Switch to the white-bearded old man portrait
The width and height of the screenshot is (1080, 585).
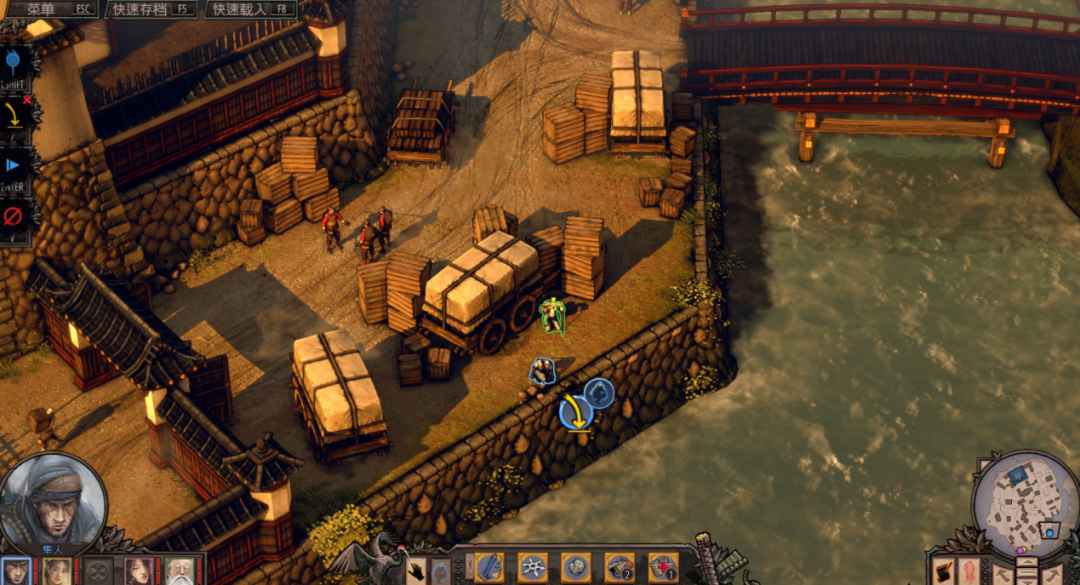pos(180,572)
